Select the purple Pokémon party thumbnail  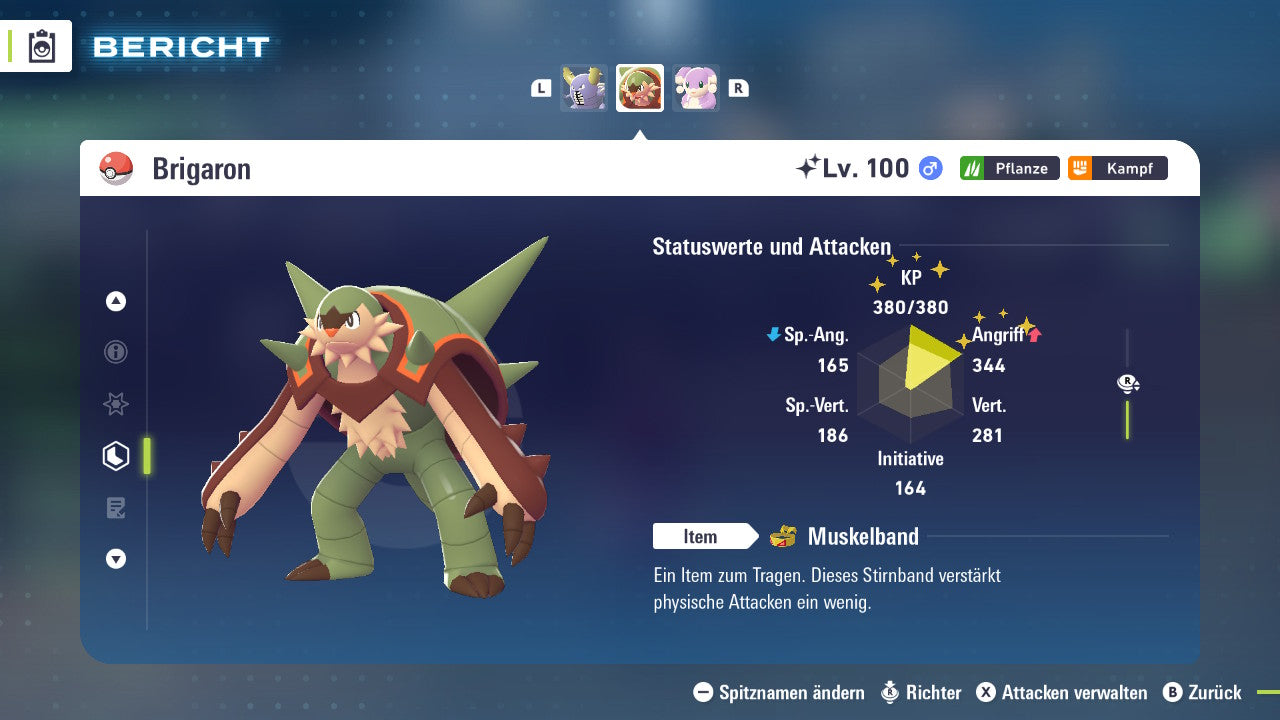(x=584, y=88)
